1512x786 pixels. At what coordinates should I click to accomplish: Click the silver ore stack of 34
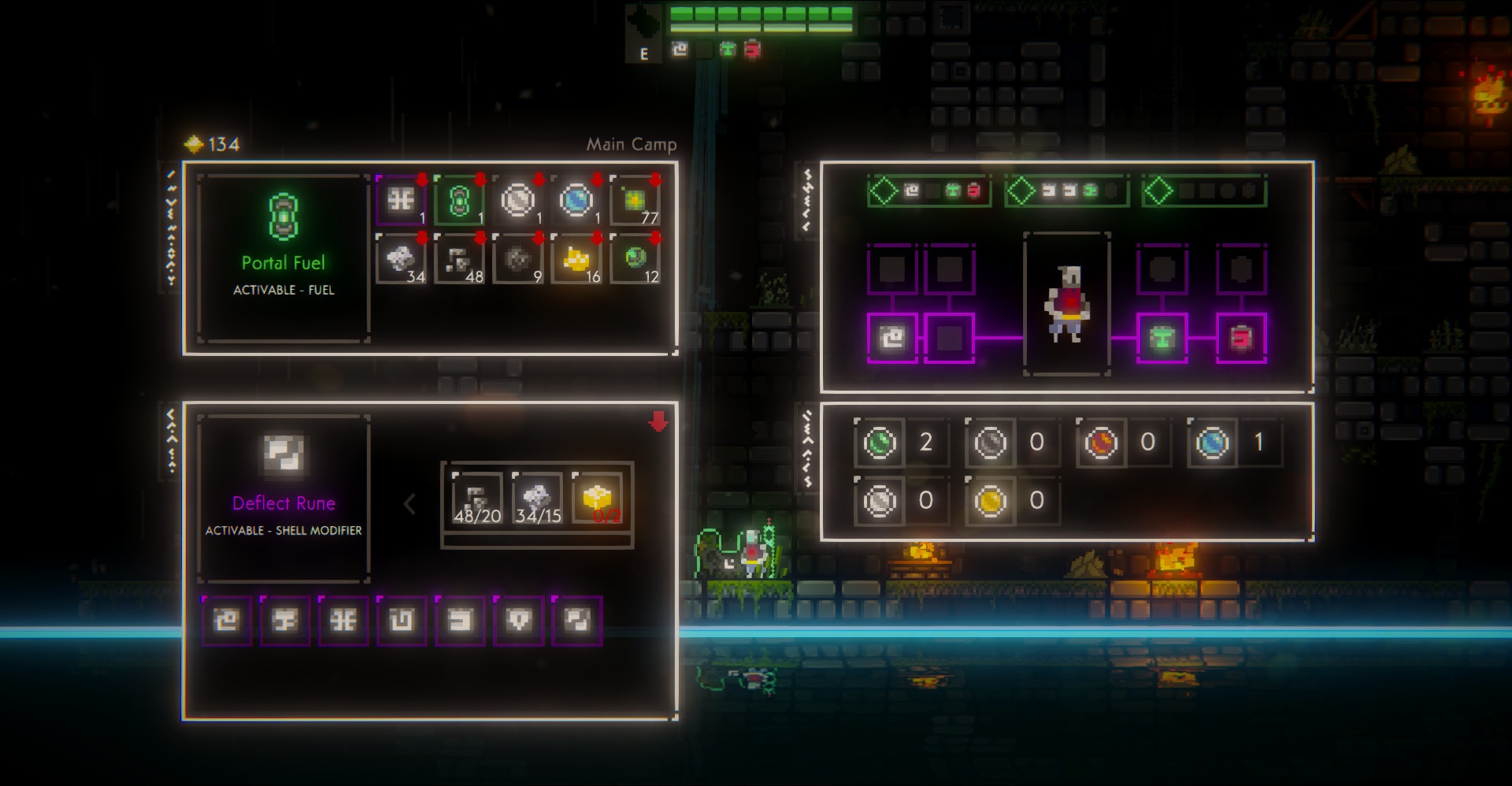pos(402,259)
